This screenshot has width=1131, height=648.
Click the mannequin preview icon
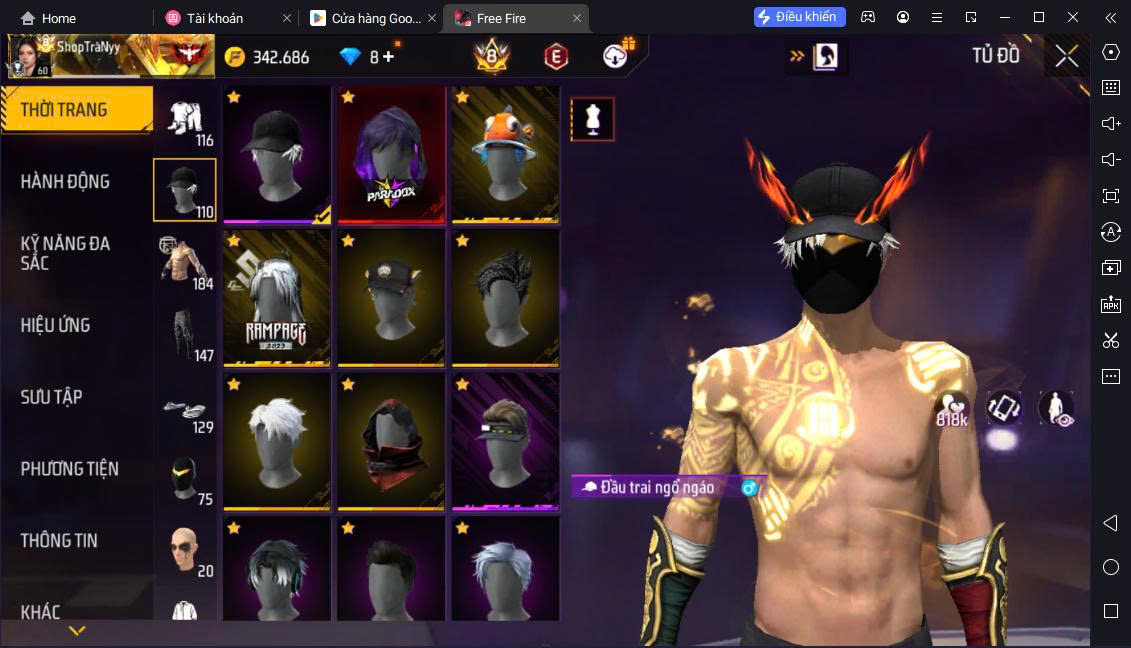tap(592, 119)
